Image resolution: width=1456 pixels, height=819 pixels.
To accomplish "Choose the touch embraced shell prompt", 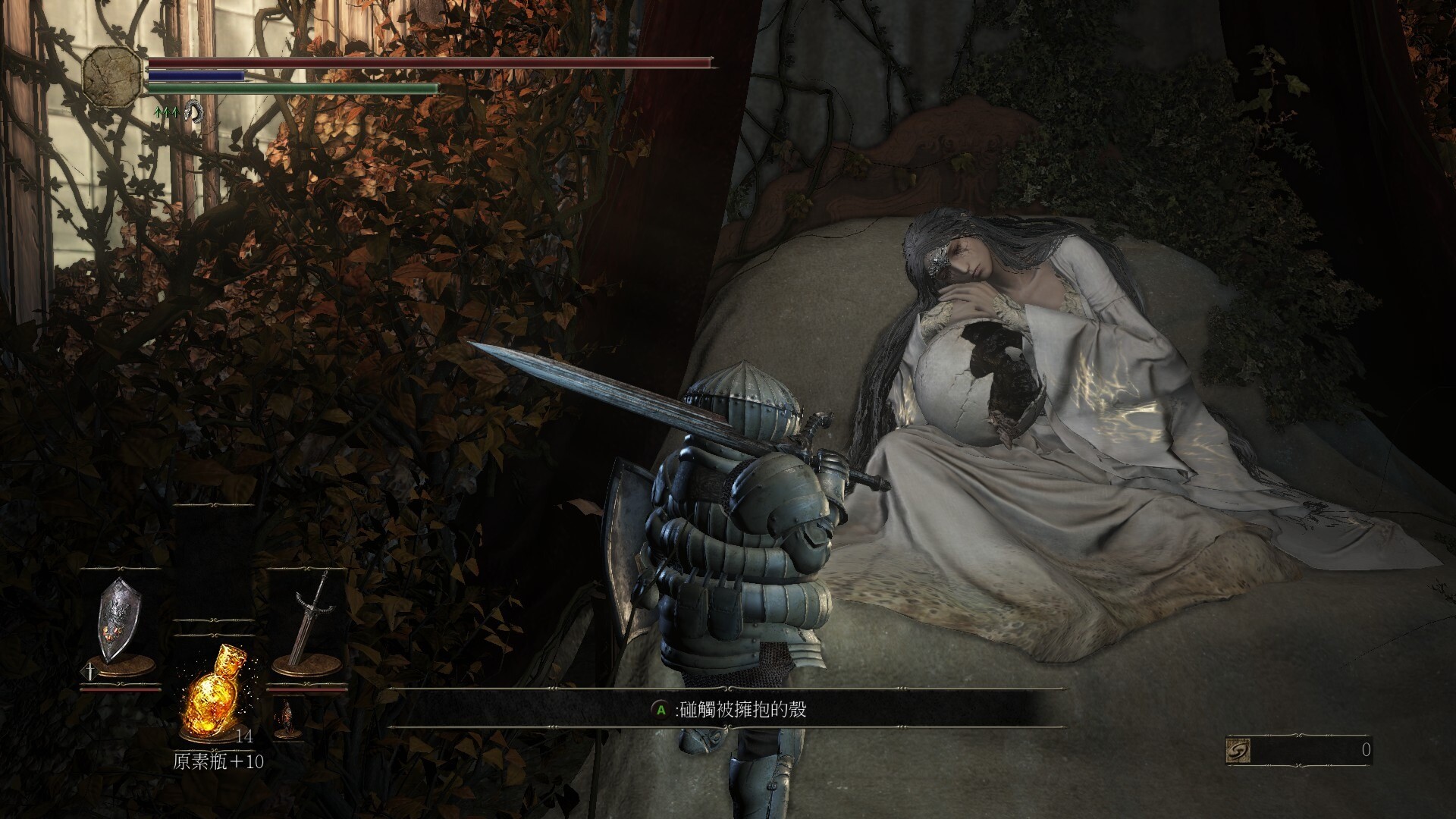I will (730, 710).
